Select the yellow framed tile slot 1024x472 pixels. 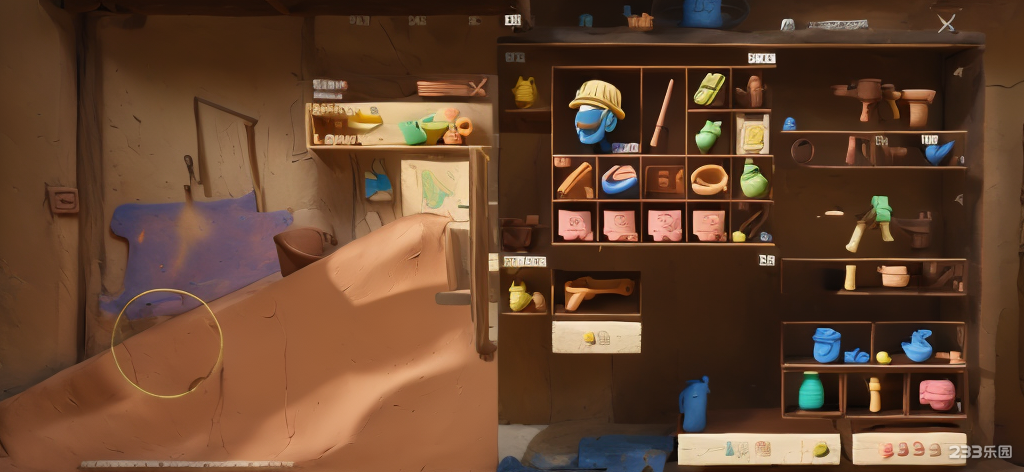(750, 133)
